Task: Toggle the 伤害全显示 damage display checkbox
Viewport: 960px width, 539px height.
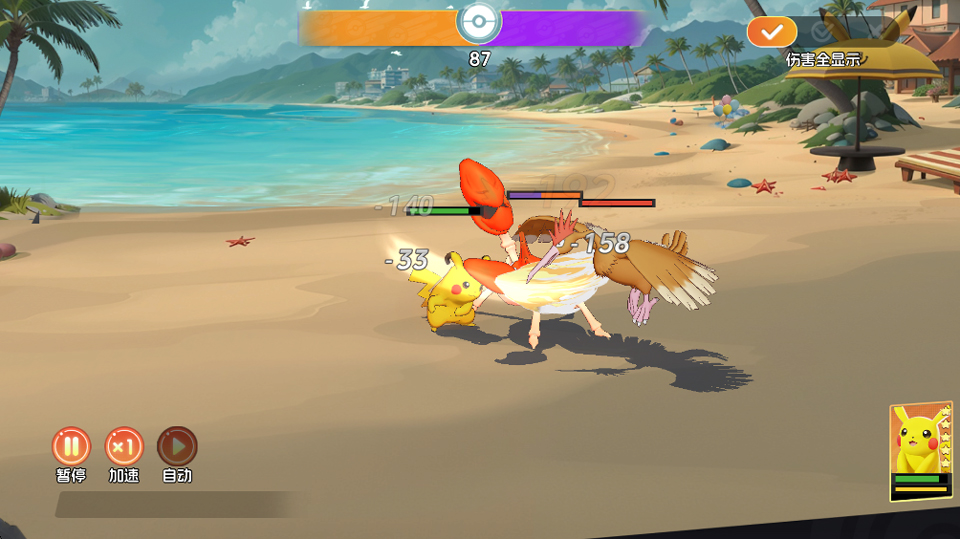Action: [x=771, y=32]
